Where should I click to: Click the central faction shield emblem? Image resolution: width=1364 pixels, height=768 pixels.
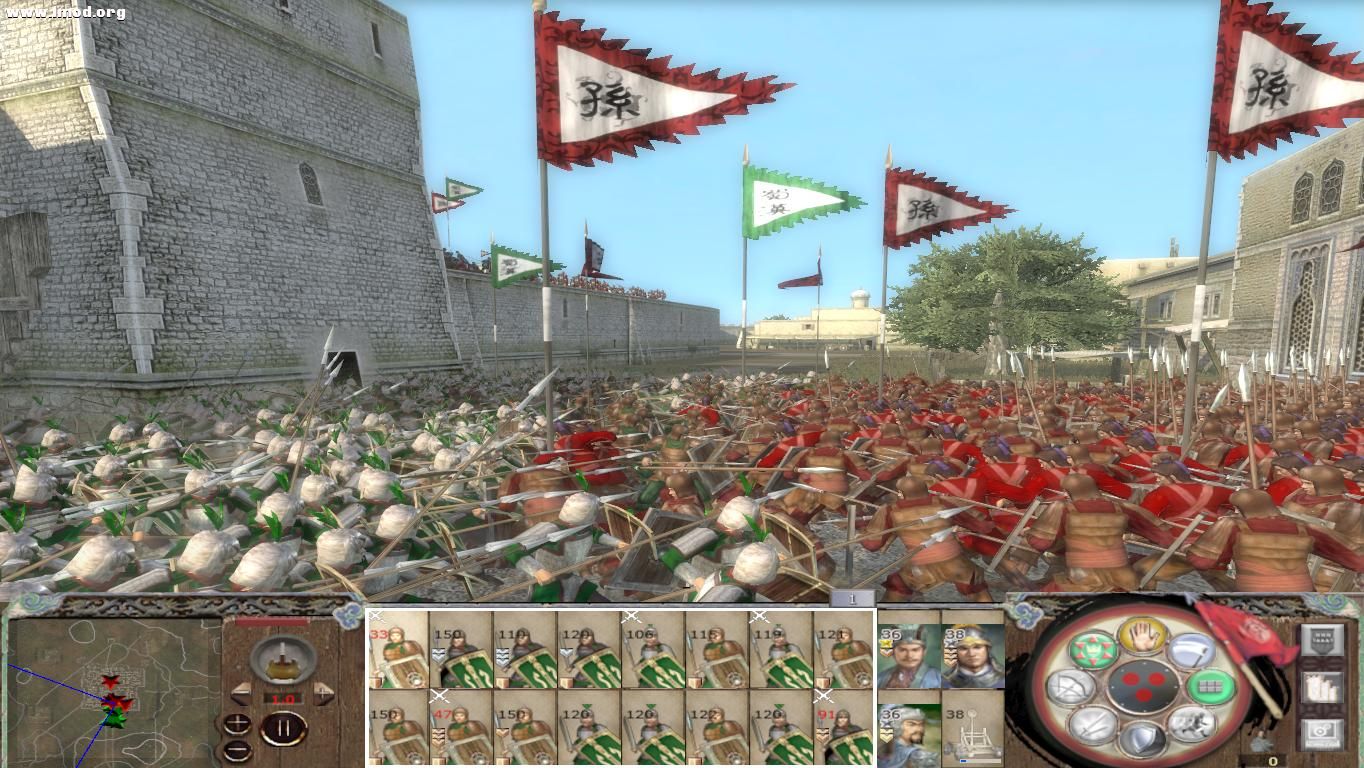[x=1143, y=686]
